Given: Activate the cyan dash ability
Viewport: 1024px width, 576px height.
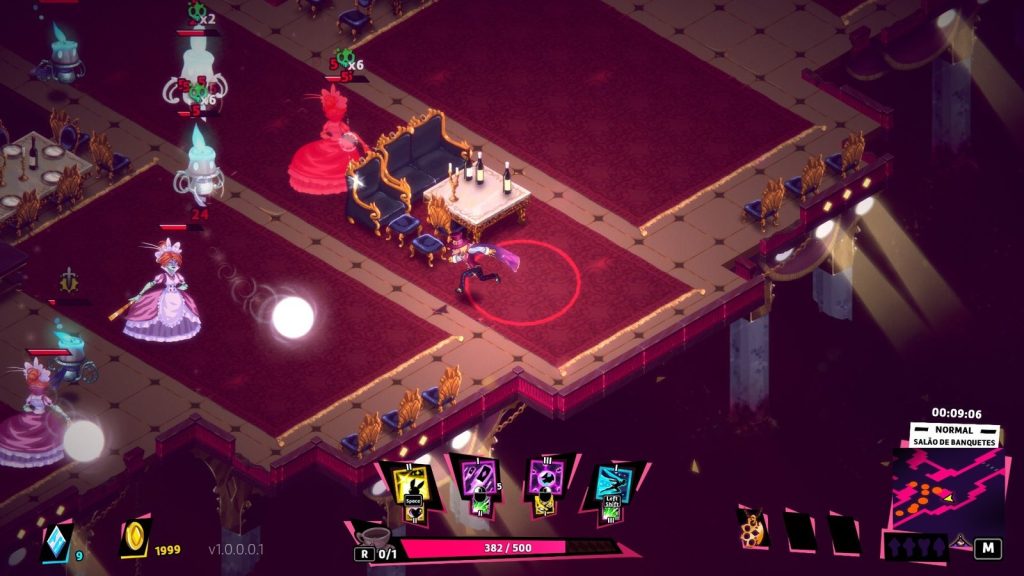Looking at the screenshot, I should point(612,484).
